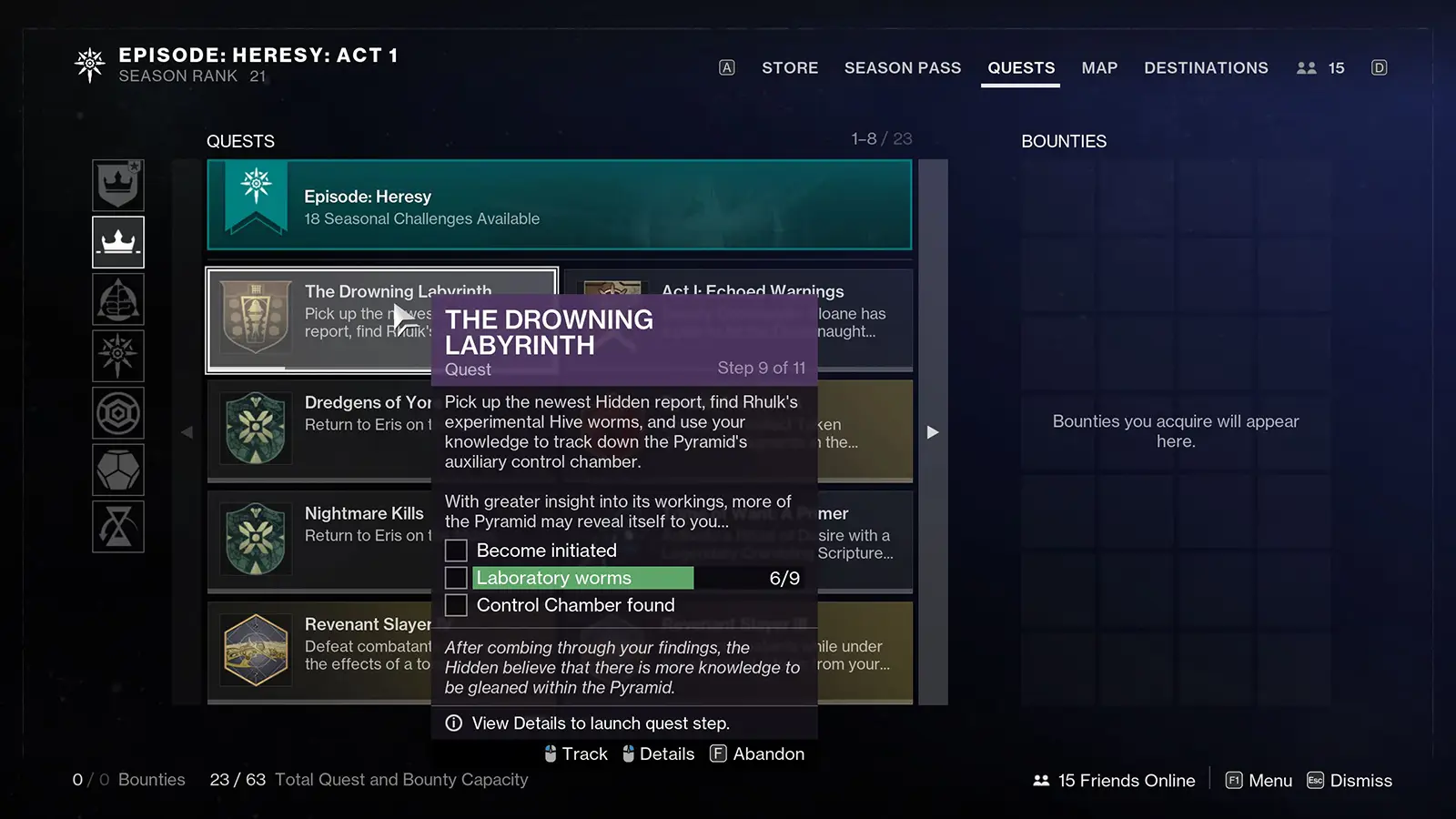Select the Quests tab
Screen dimensions: 1456x819
[1021, 68]
